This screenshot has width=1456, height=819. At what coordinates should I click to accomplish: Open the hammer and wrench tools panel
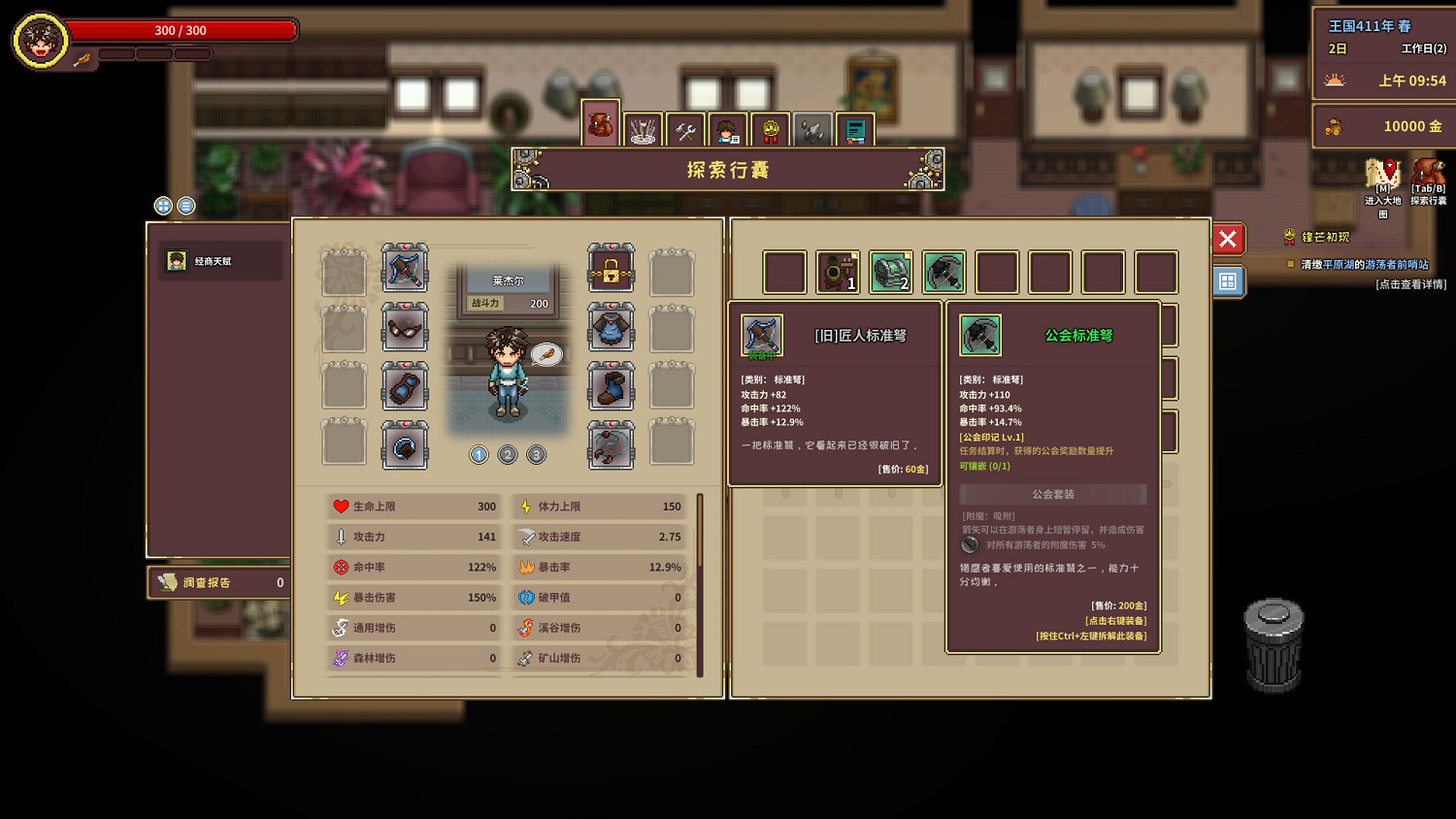[x=684, y=127]
